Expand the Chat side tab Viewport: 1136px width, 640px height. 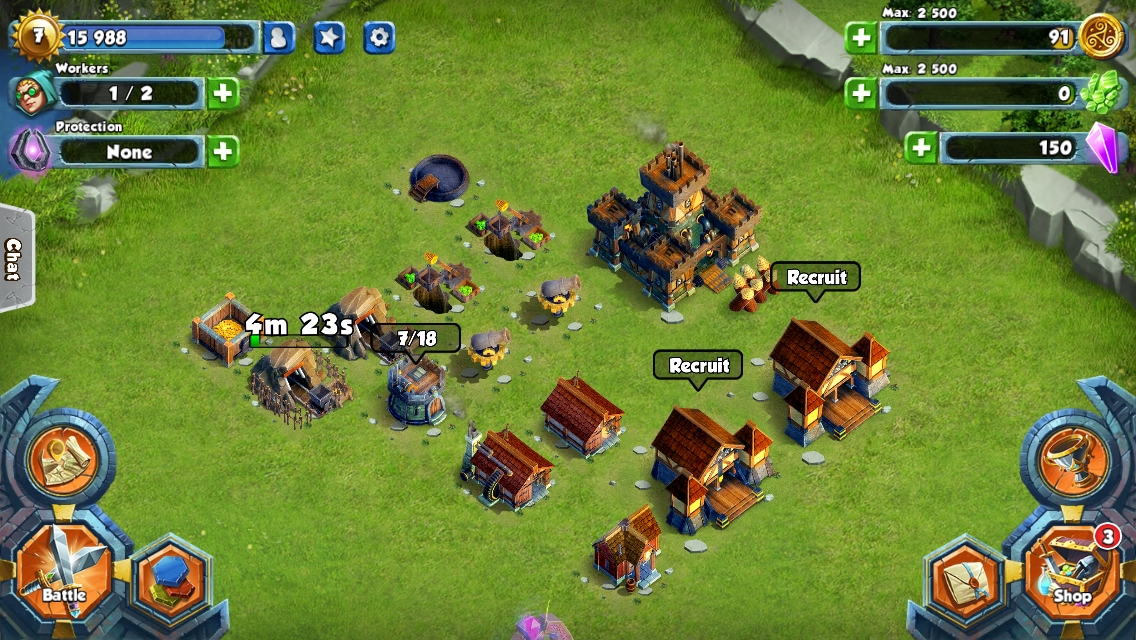click(14, 259)
